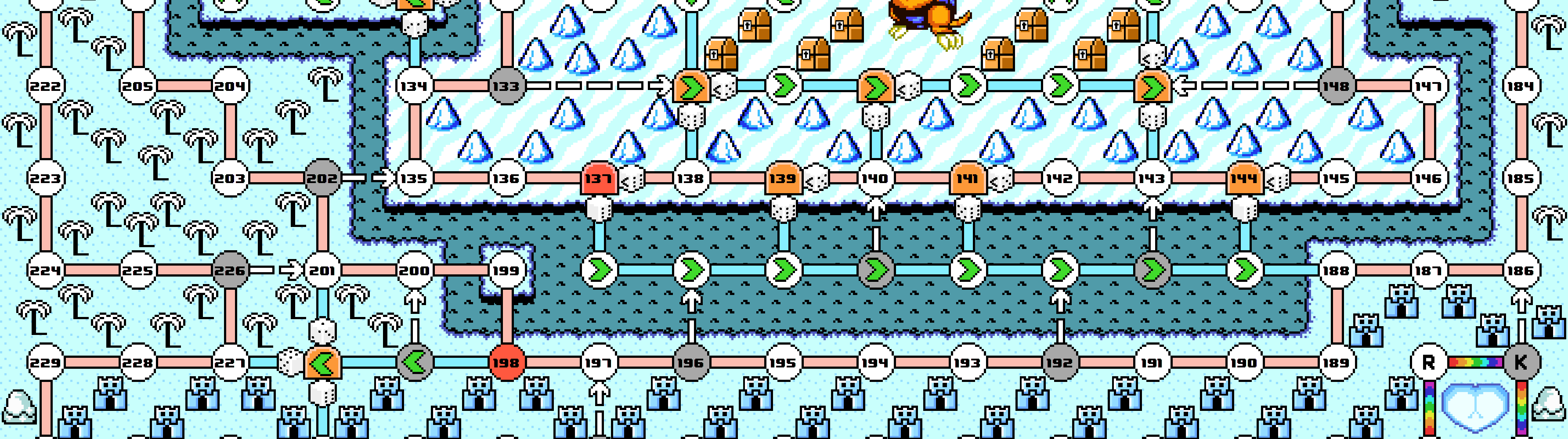Screen dimensions: 1568x439
Task: Open the orange level 139 node
Action: (783, 178)
